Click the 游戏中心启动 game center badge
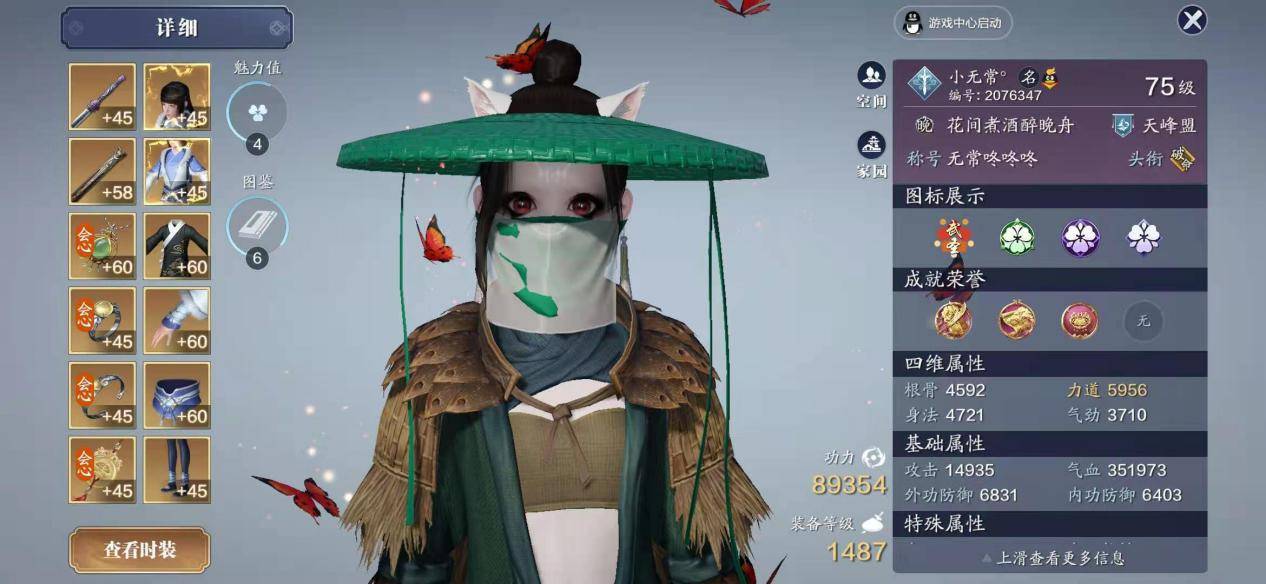The width and height of the screenshot is (1266, 584). pyautogui.click(x=952, y=23)
